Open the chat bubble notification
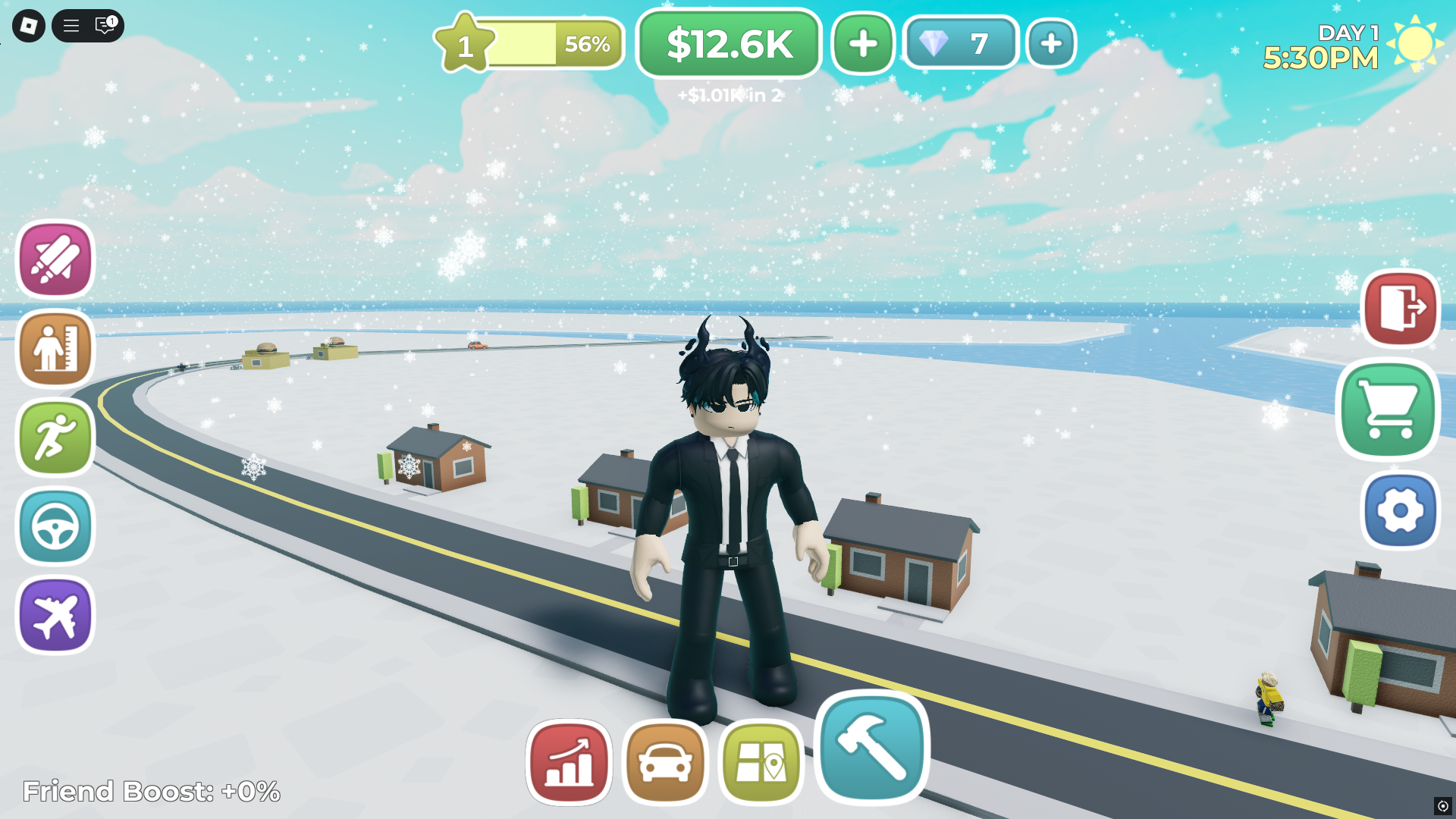The height and width of the screenshot is (819, 1456). click(102, 26)
